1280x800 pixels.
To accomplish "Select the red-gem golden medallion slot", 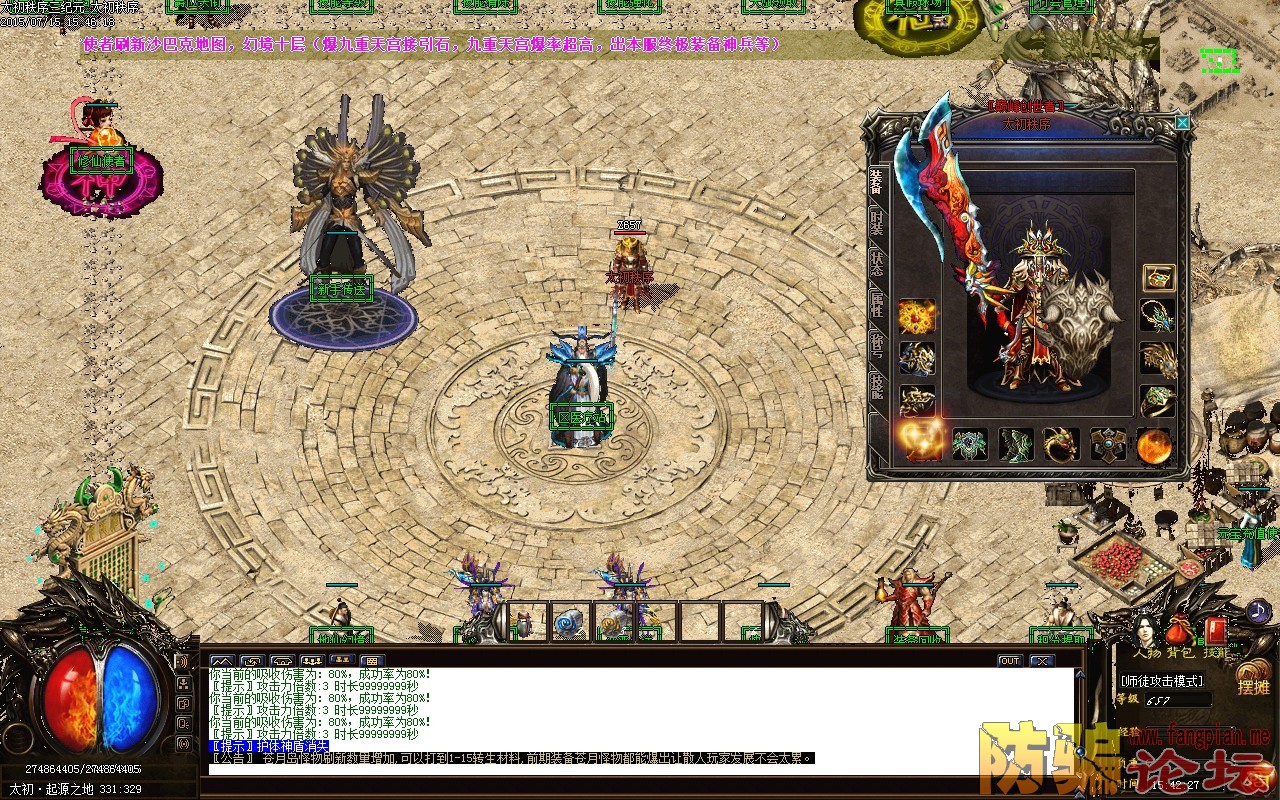I will tap(917, 317).
